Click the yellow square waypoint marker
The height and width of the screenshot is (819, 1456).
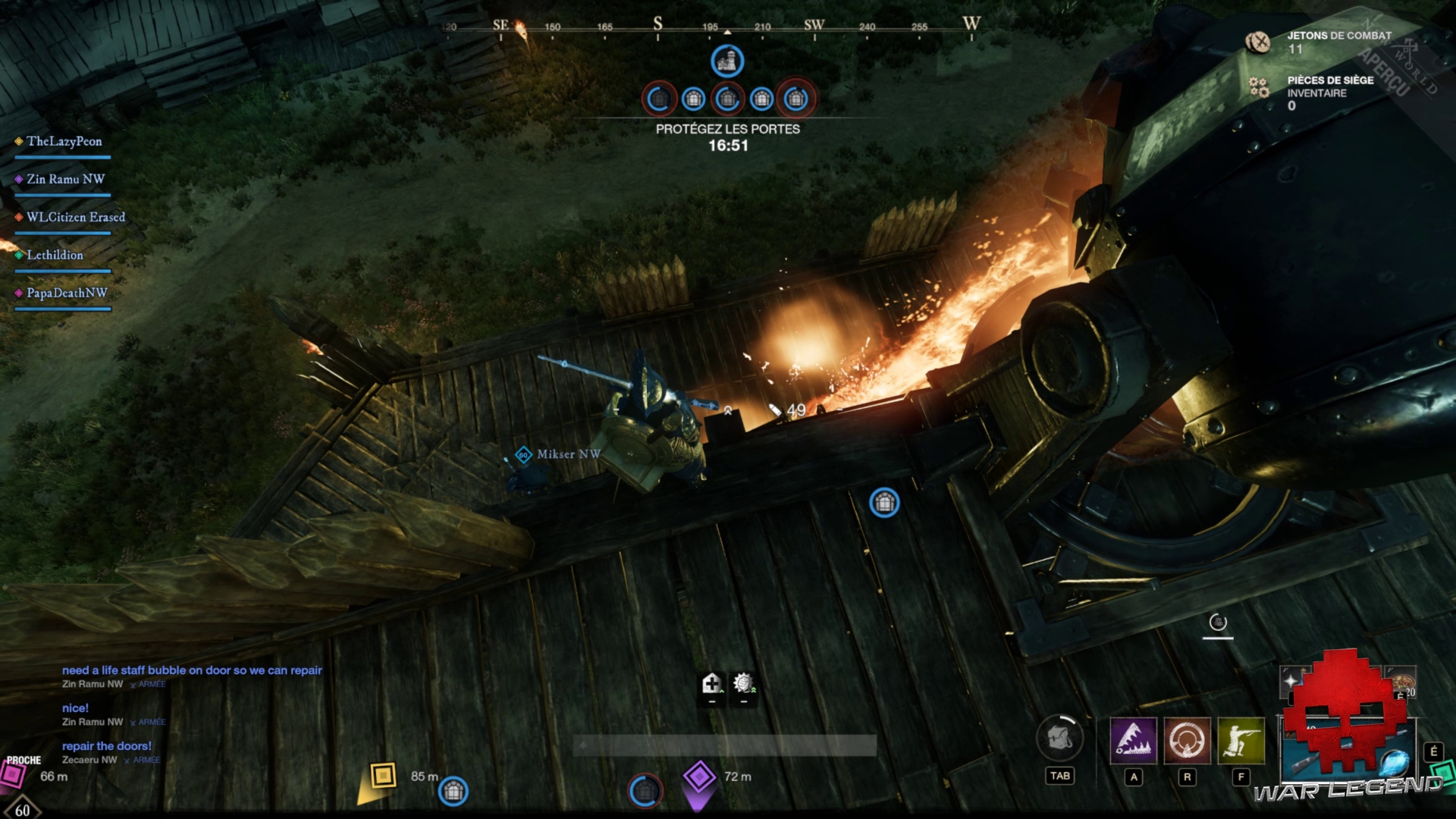click(383, 775)
